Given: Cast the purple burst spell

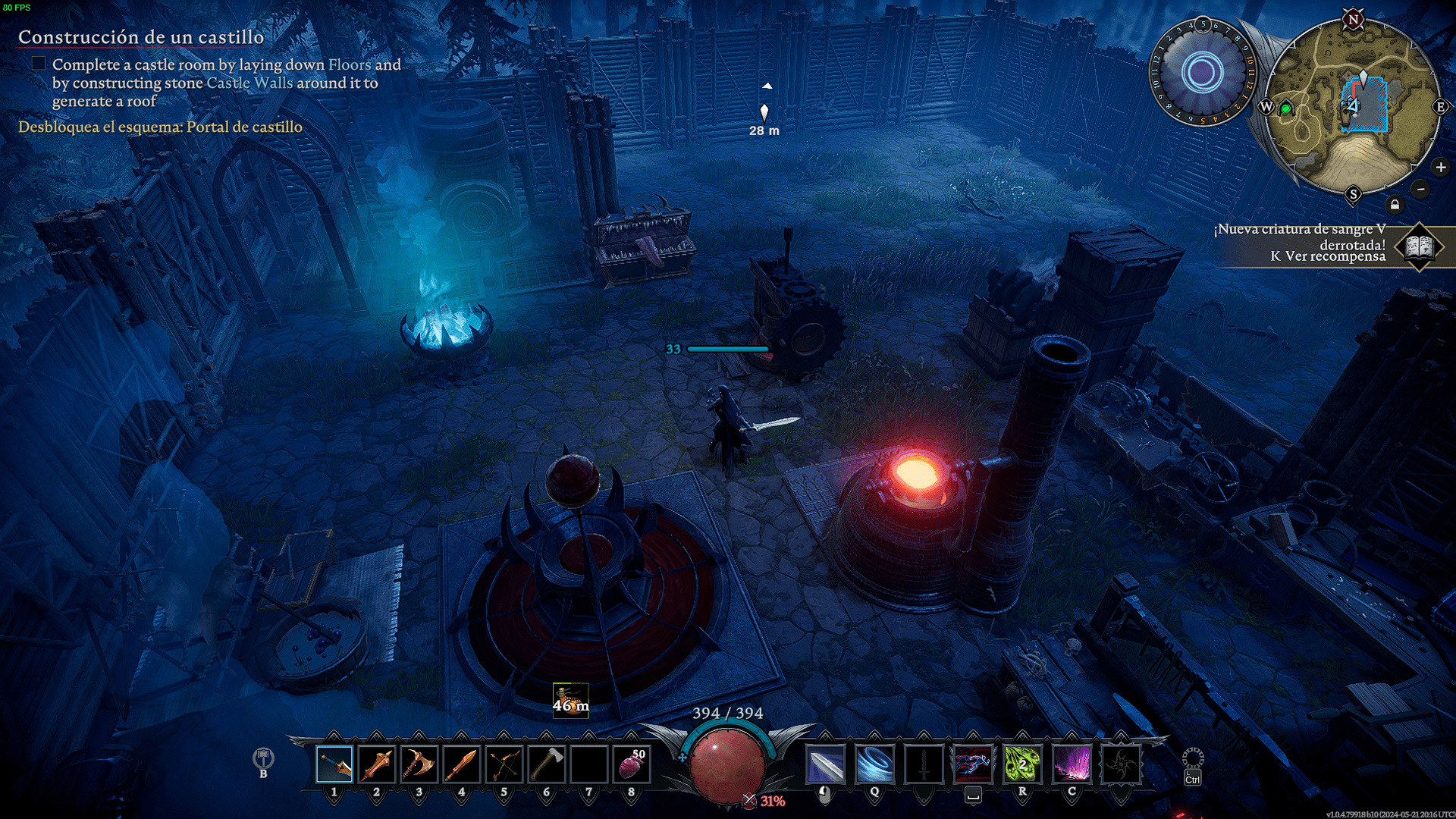Looking at the screenshot, I should 1072,764.
